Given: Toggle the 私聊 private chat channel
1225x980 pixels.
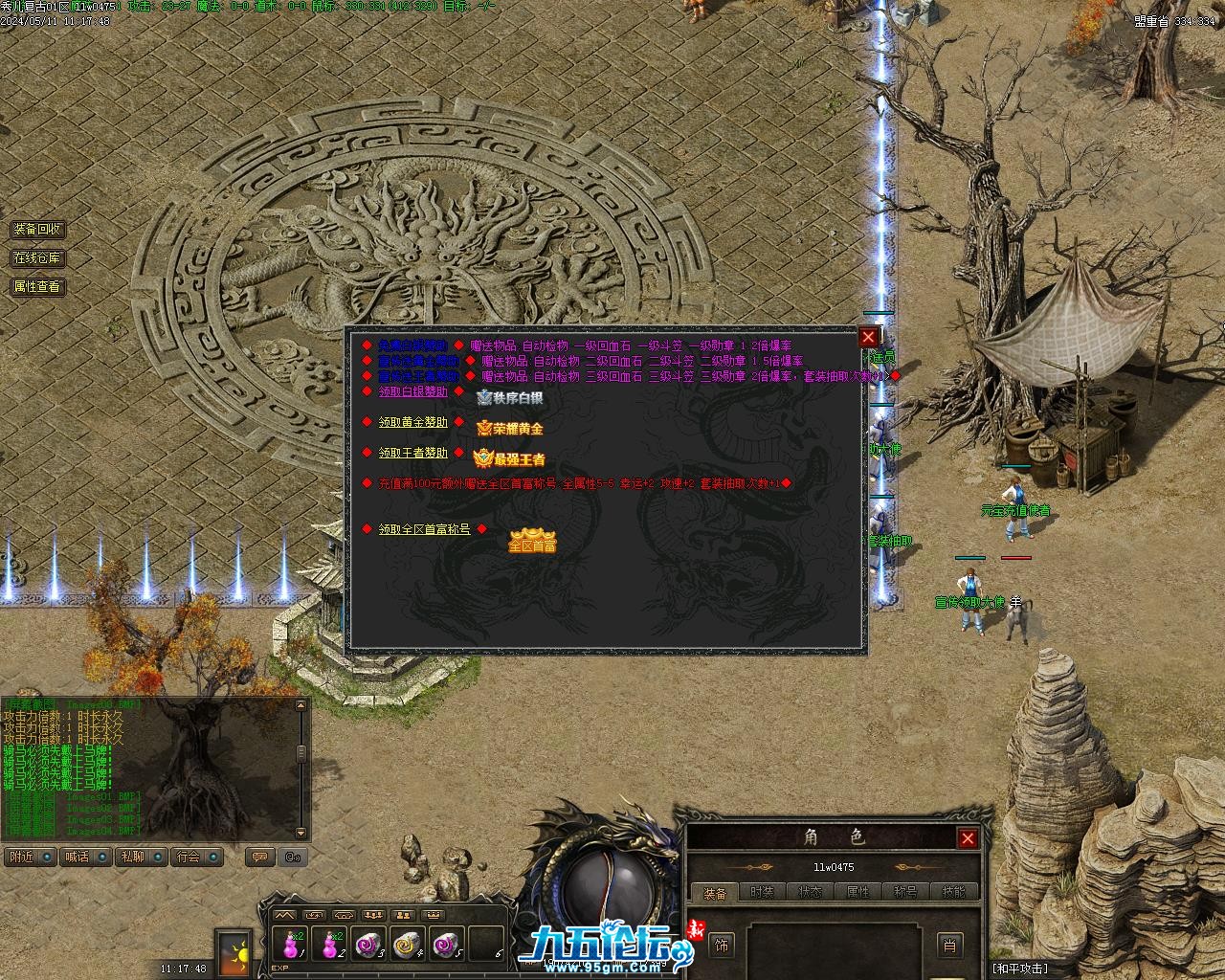Looking at the screenshot, I should point(142,857).
